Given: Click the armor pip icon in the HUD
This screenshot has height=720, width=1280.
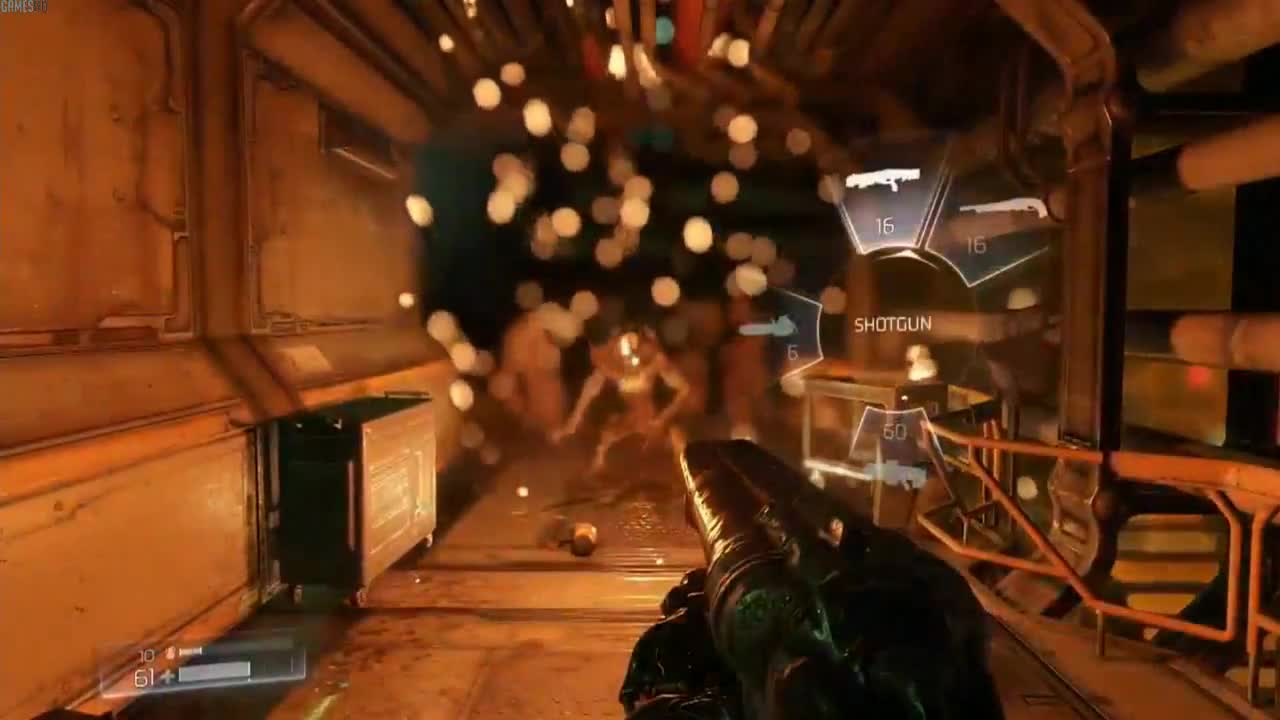Looking at the screenshot, I should (169, 651).
